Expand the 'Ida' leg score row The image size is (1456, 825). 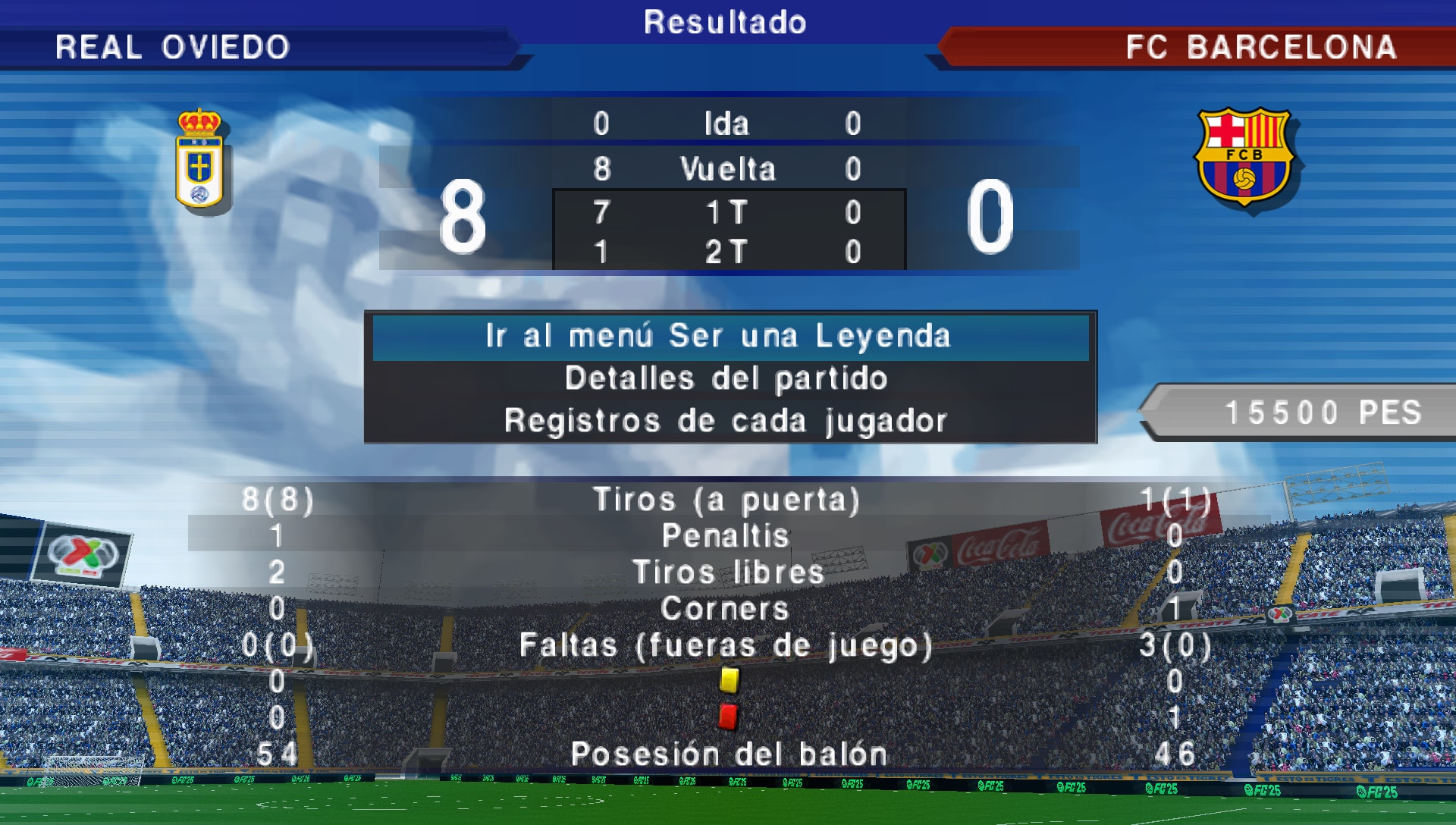[x=726, y=124]
